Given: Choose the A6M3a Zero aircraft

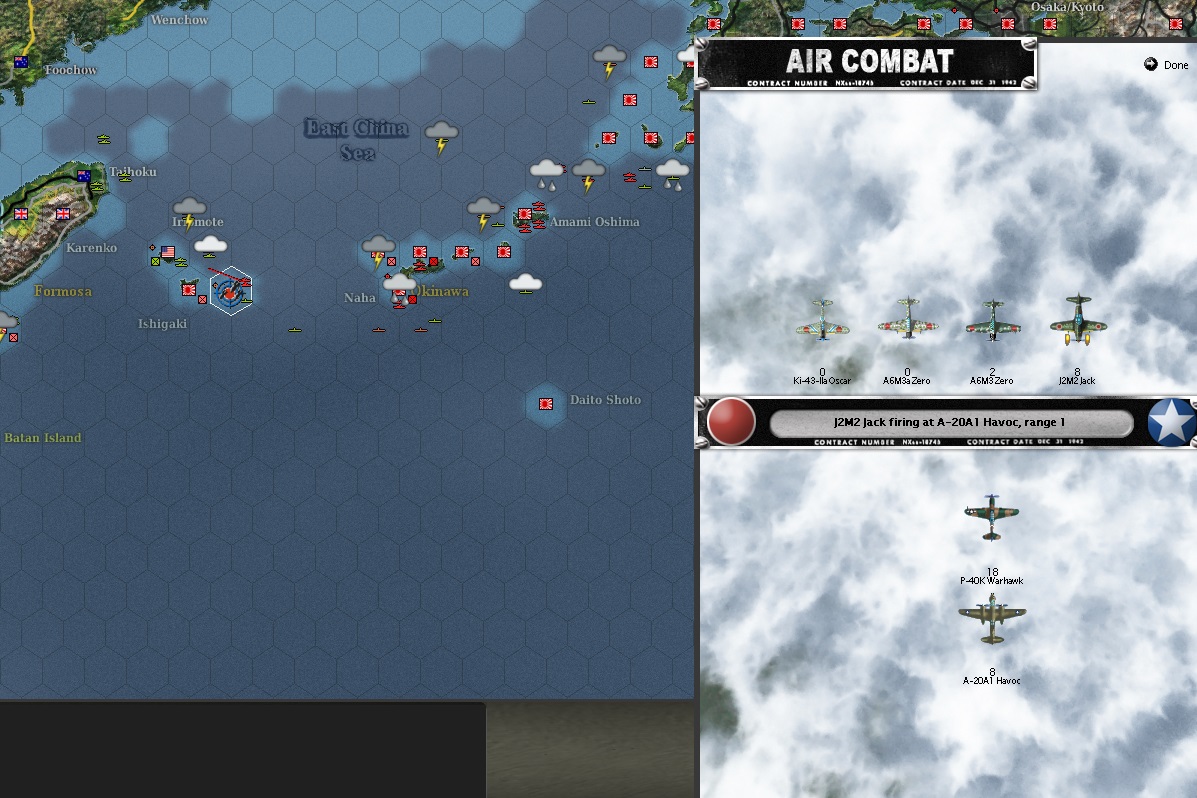Looking at the screenshot, I should pyautogui.click(x=907, y=320).
